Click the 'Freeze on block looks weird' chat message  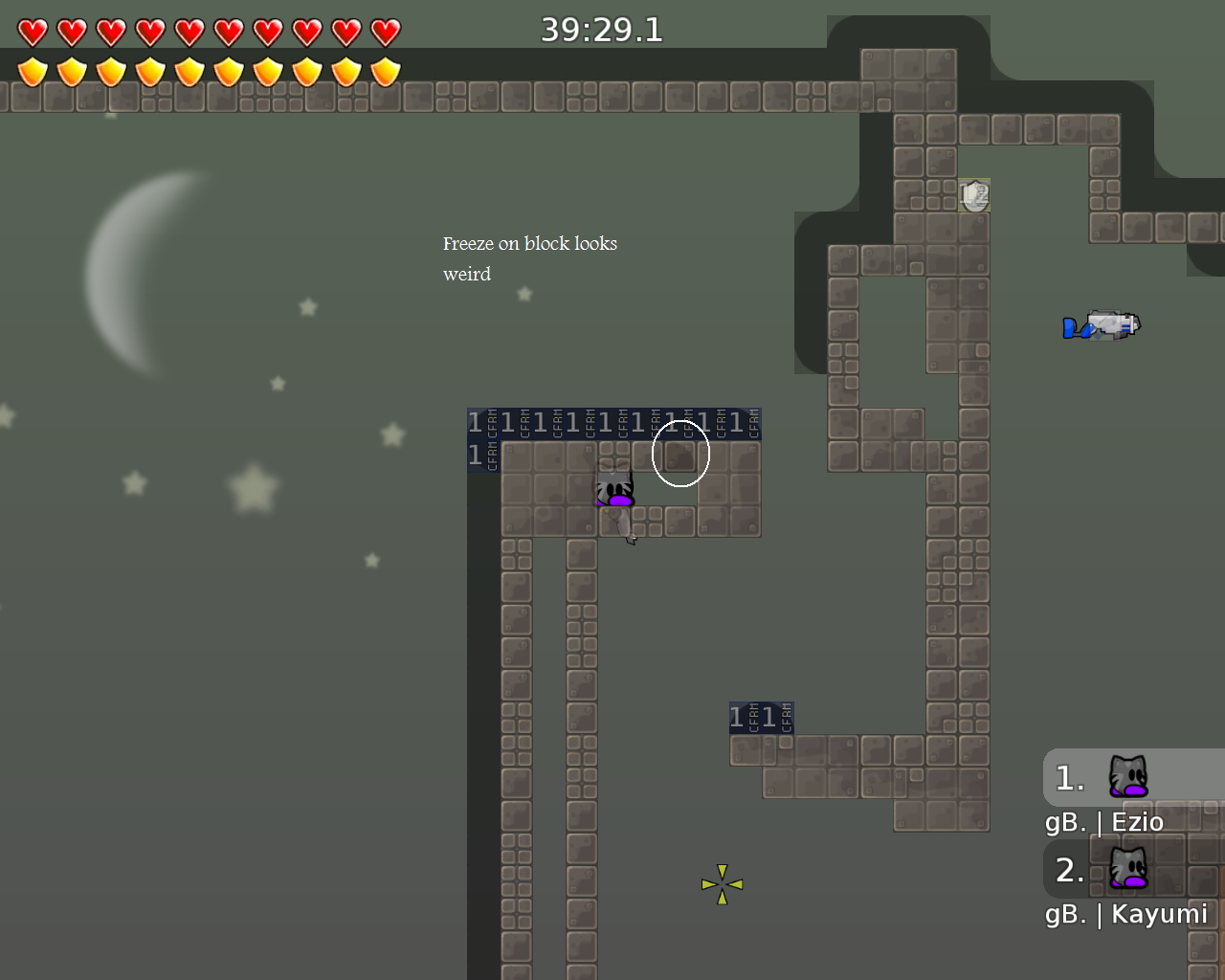coord(530,258)
